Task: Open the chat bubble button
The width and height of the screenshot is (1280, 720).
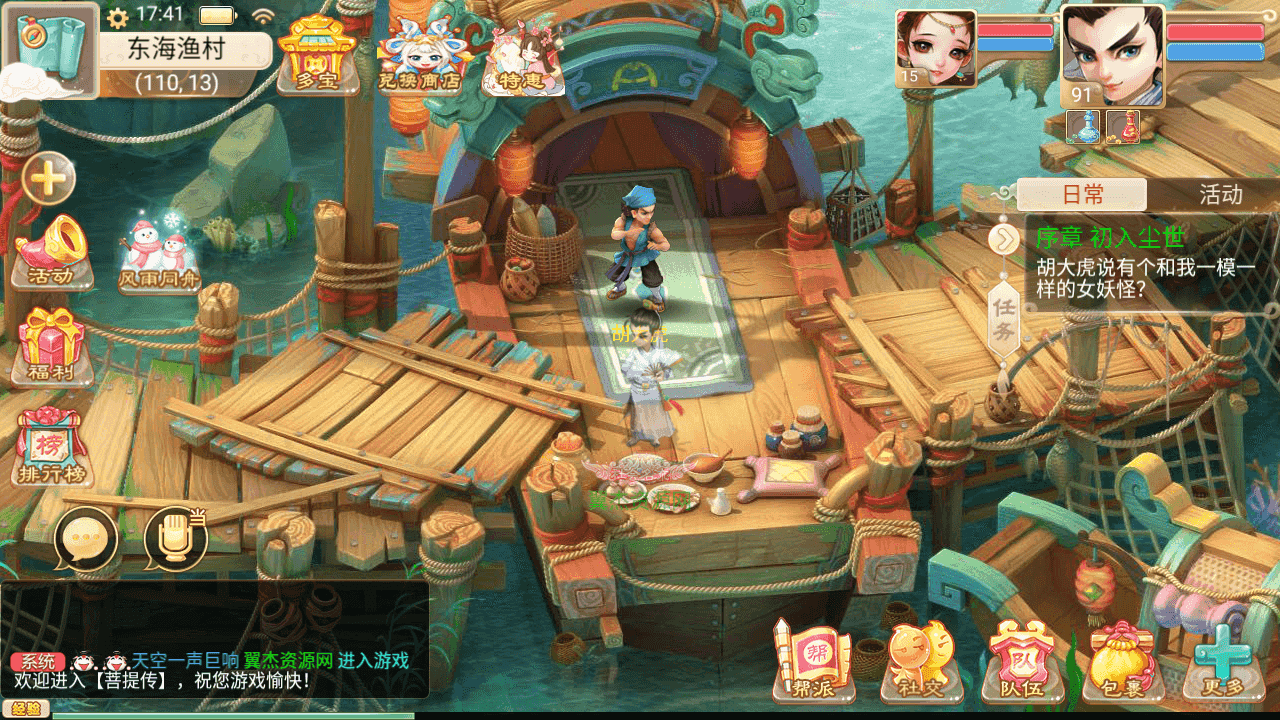Action: click(x=86, y=538)
